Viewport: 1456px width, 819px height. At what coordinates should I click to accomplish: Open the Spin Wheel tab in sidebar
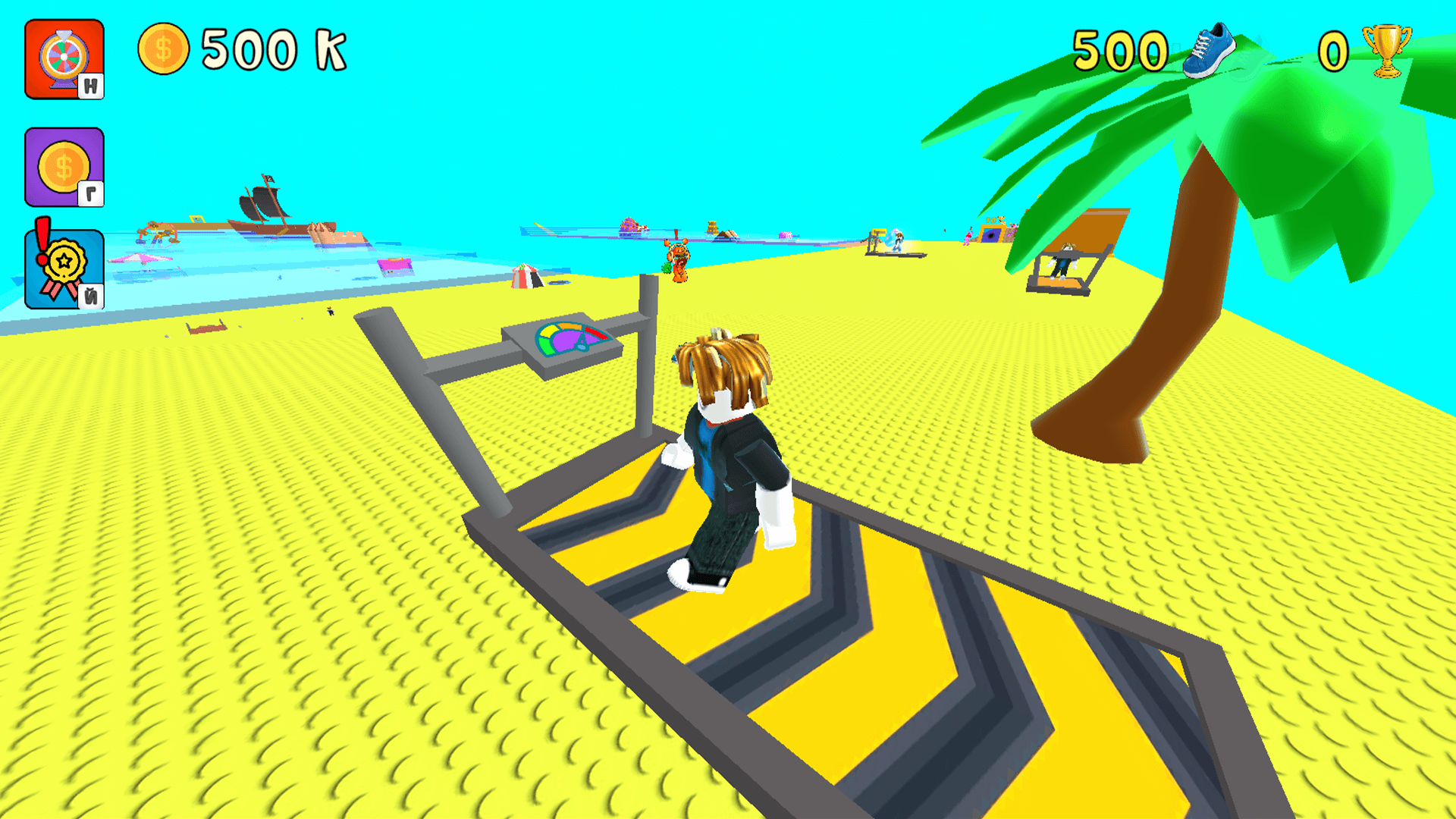[64, 55]
